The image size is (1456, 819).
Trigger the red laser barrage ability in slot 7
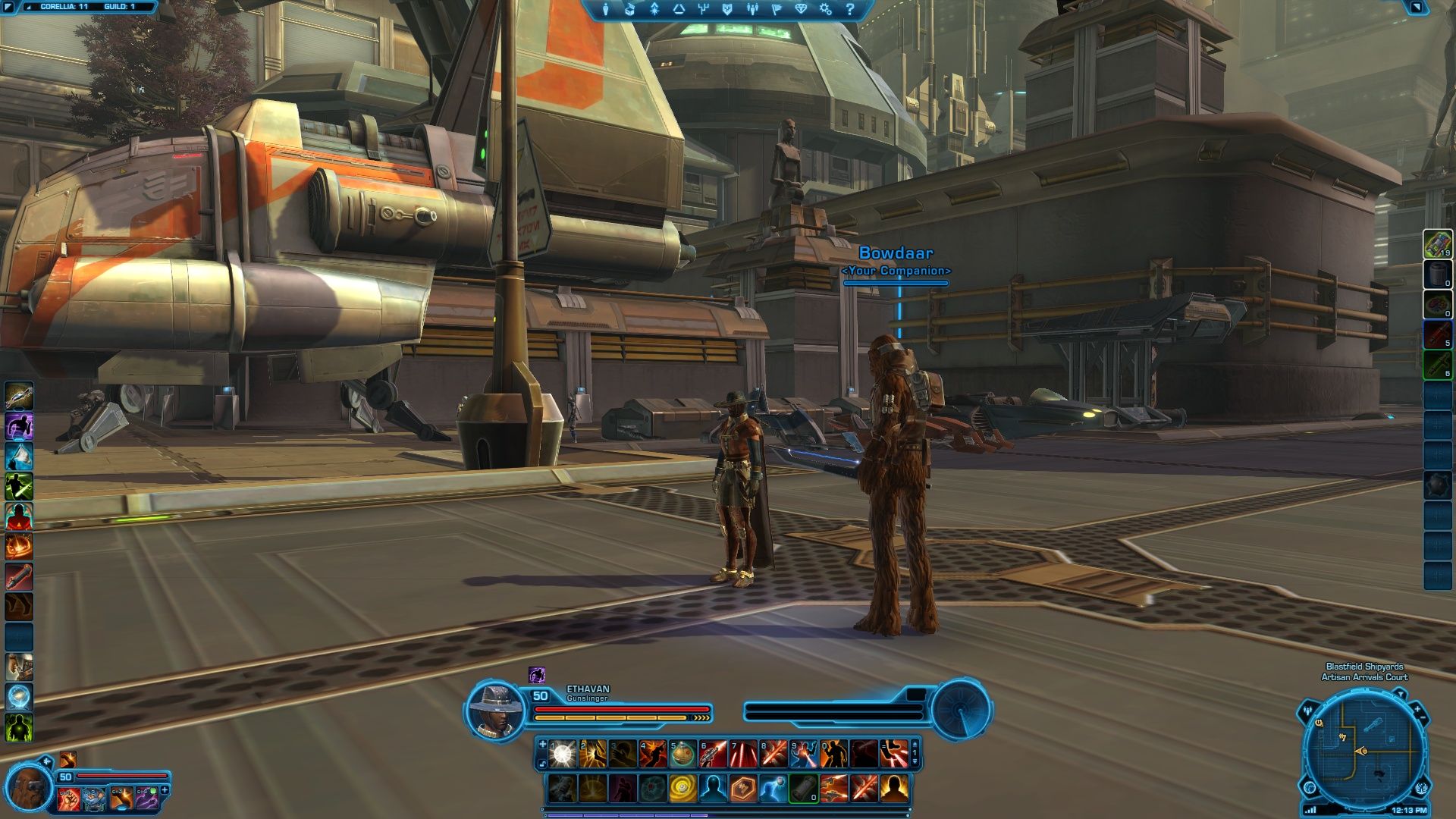coord(743,753)
